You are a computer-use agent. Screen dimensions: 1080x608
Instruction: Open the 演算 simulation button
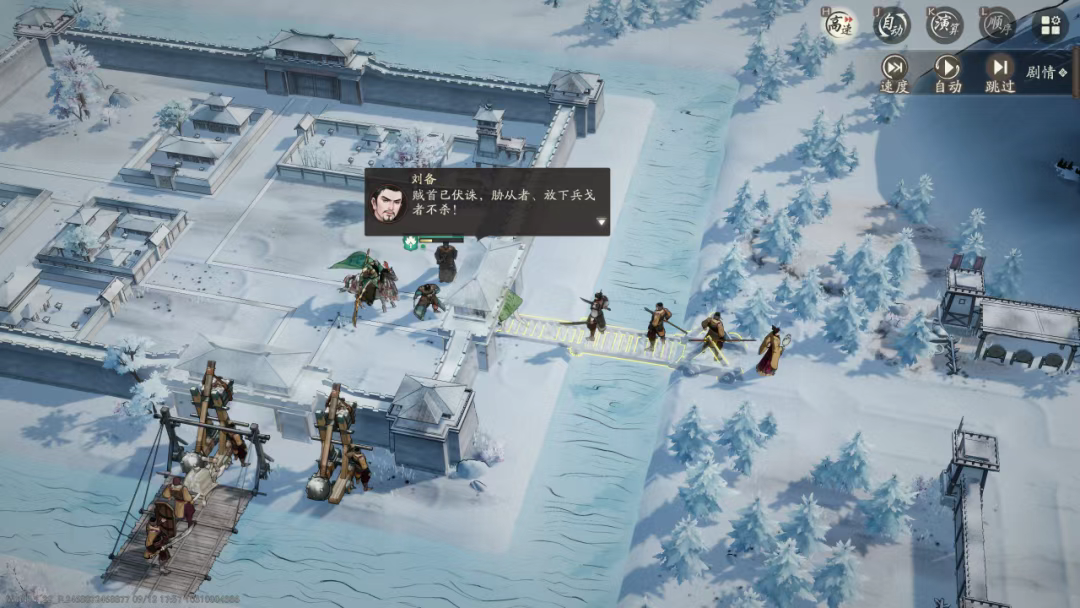click(x=943, y=24)
